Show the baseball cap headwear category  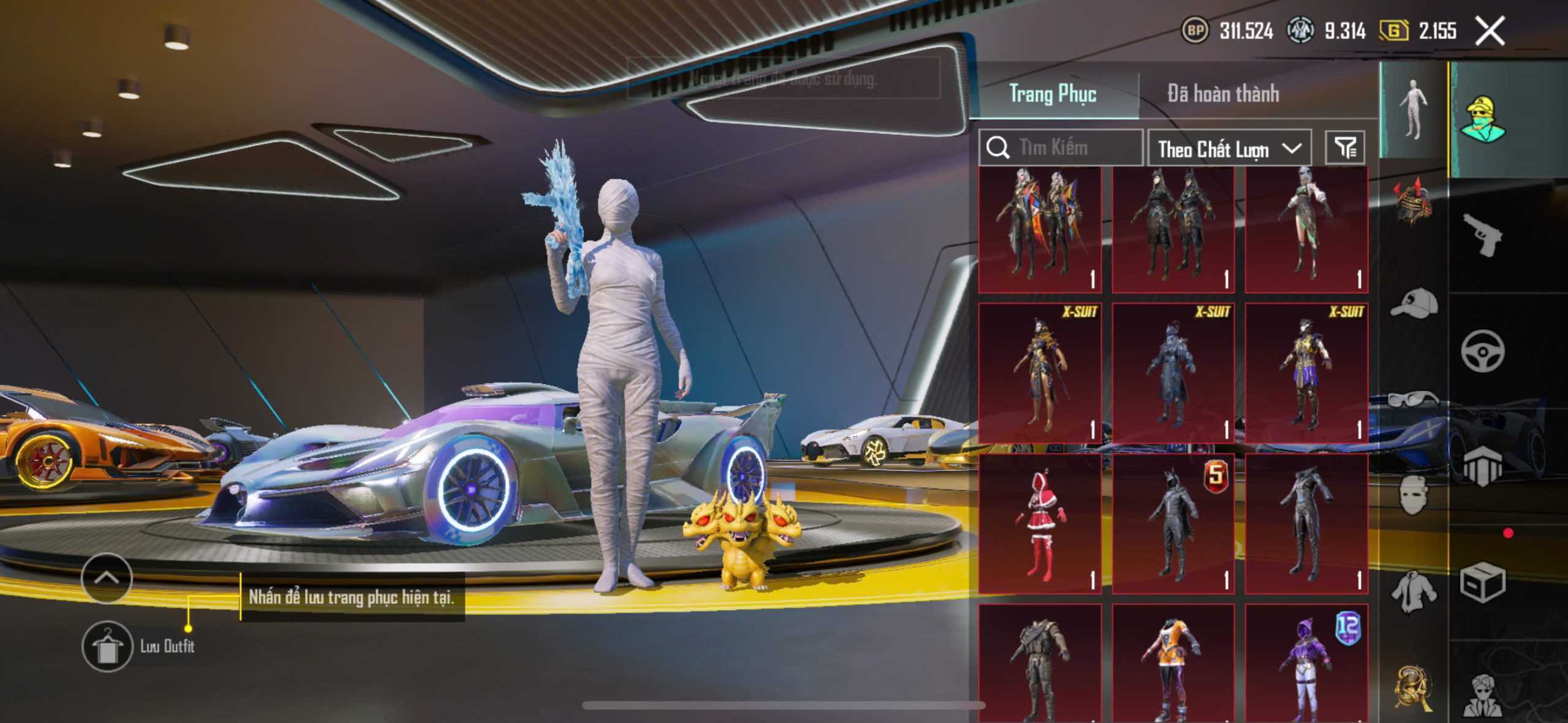[1414, 304]
